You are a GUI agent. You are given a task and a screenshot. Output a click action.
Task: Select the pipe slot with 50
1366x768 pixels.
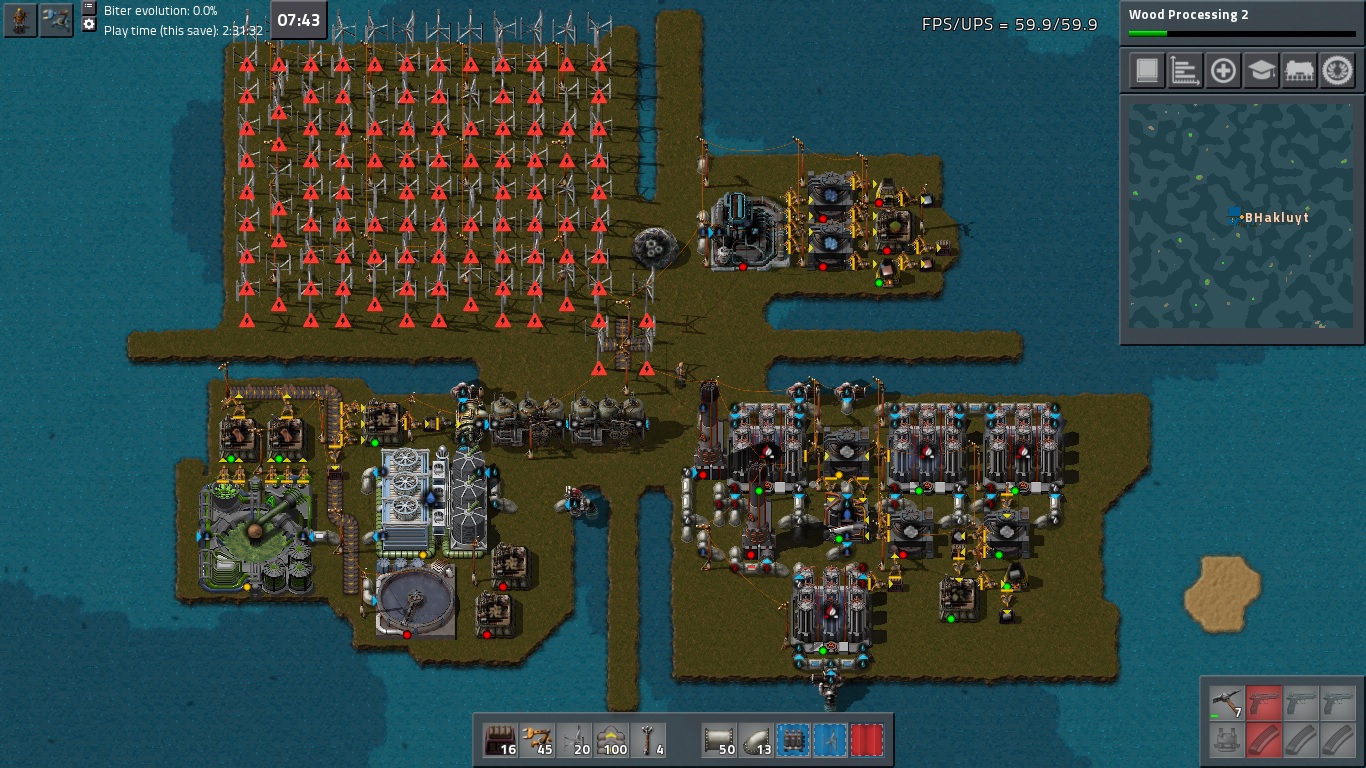[x=719, y=740]
